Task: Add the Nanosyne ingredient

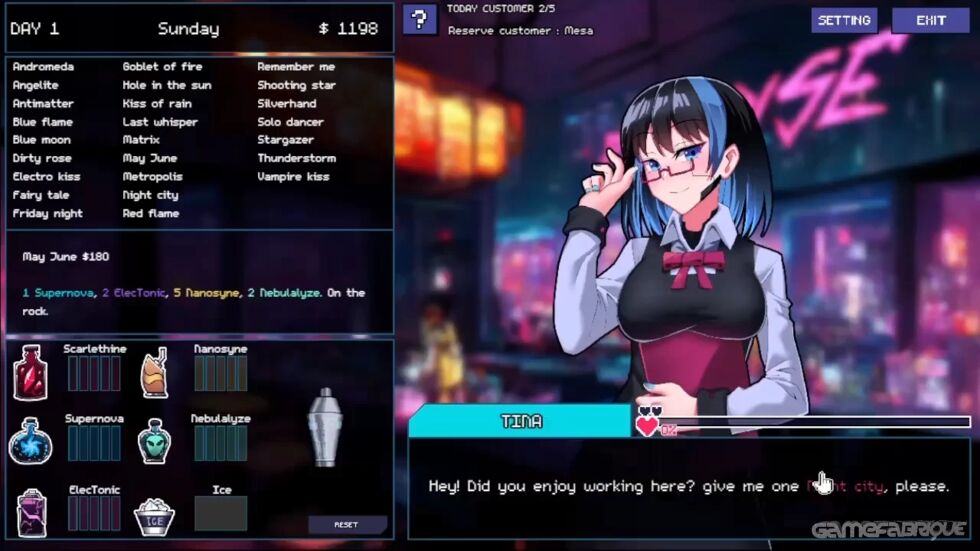Action: (154, 374)
